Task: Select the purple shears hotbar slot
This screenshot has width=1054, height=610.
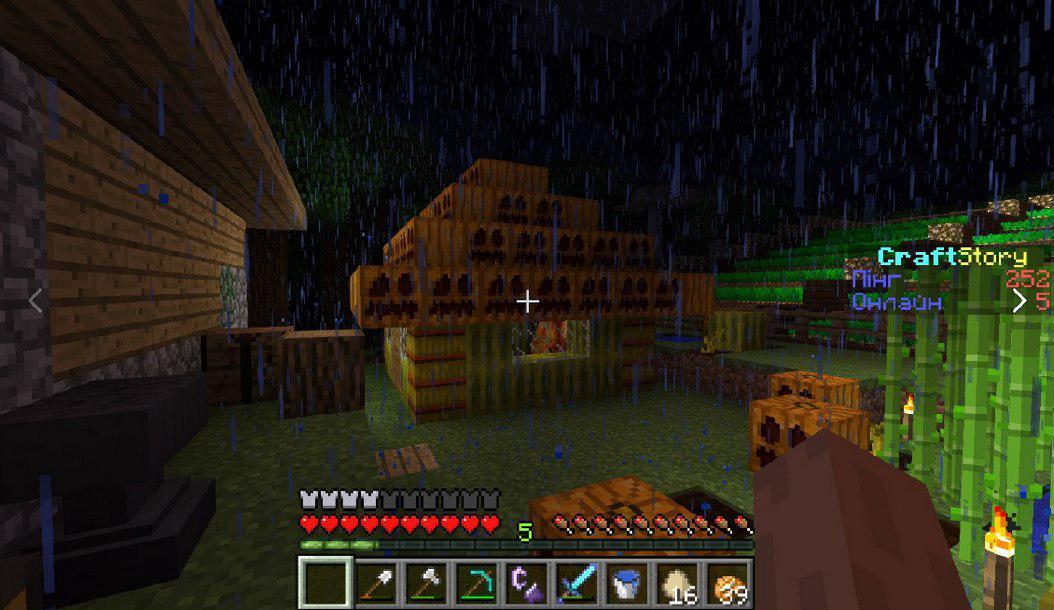Action: click(527, 582)
